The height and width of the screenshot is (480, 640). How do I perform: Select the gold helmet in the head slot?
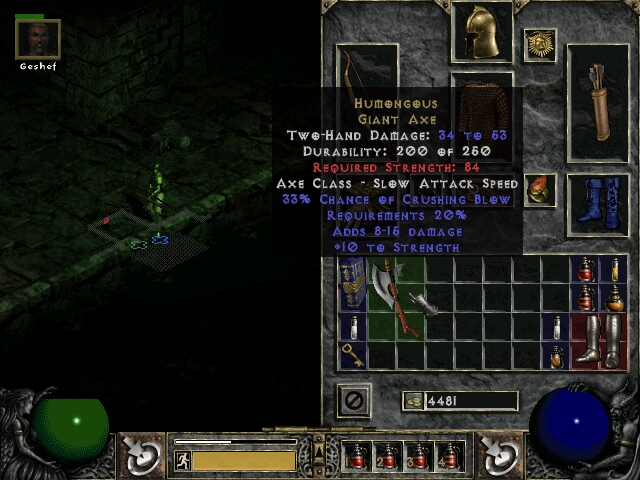tap(482, 32)
